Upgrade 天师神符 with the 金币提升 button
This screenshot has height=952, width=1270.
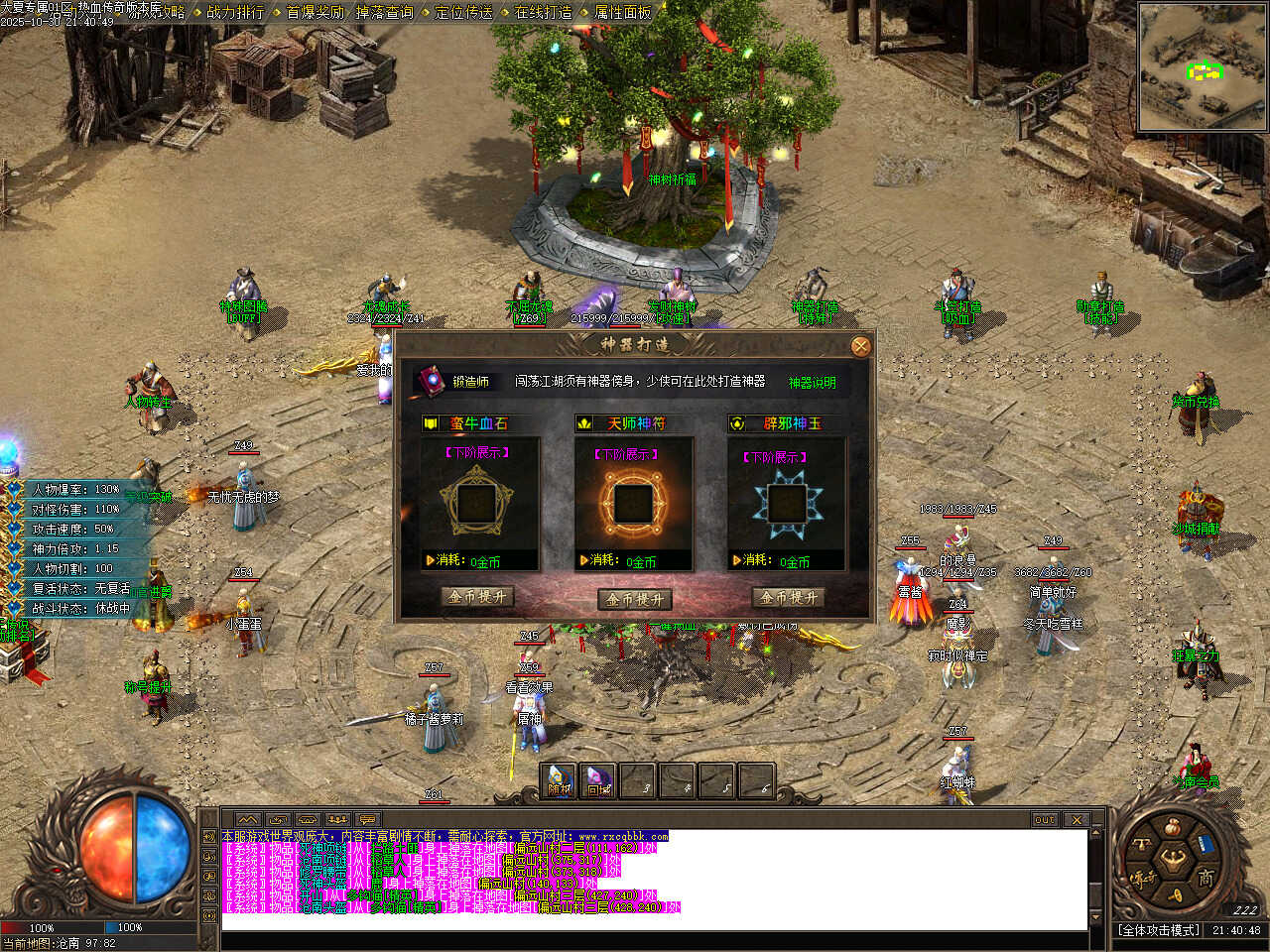(635, 599)
